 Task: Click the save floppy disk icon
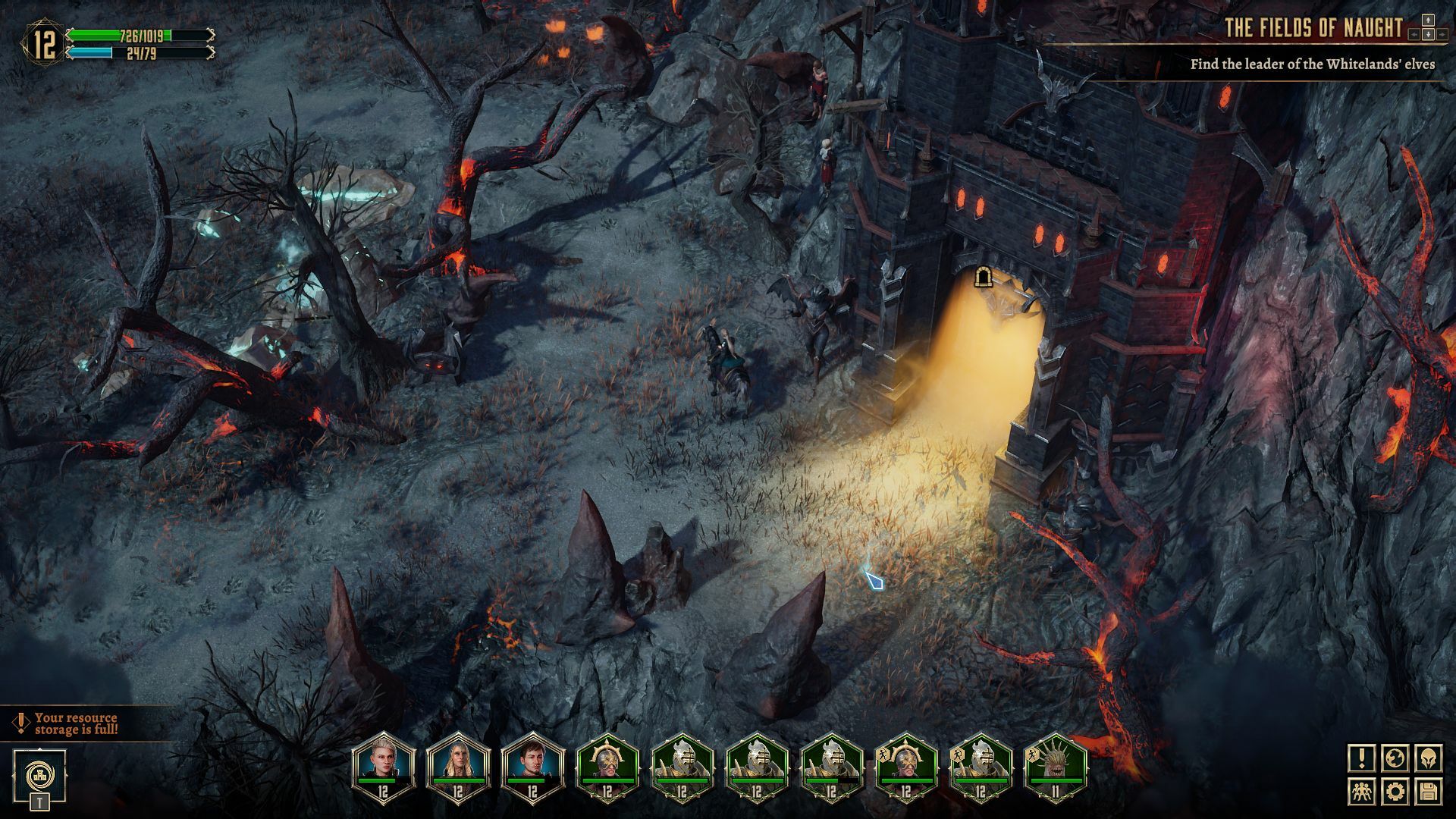tap(1428, 792)
